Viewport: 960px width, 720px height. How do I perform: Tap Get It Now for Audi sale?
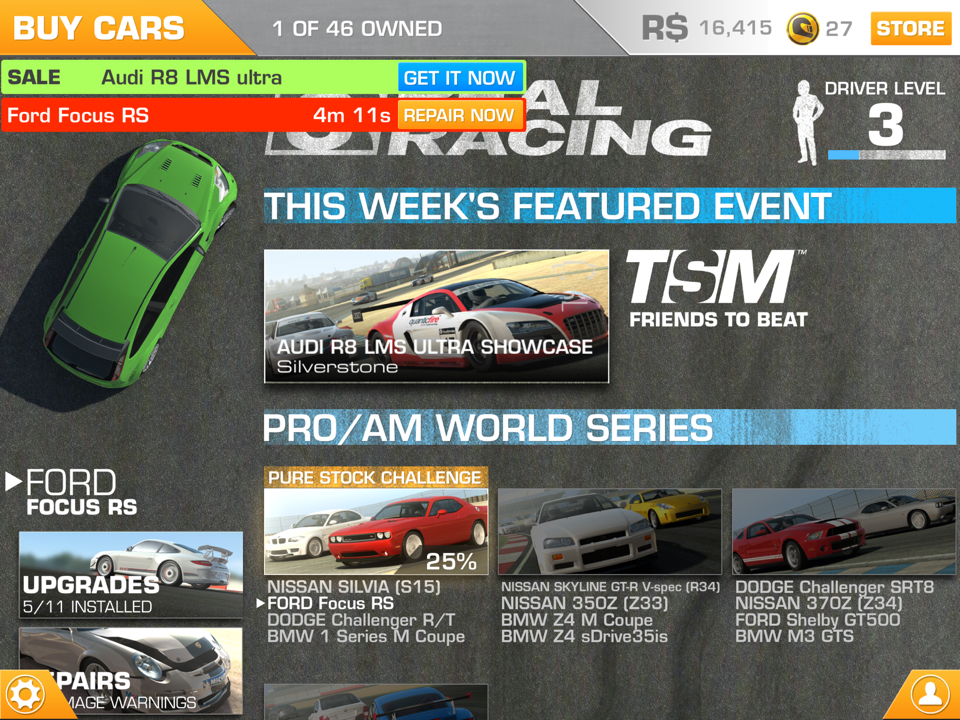[459, 78]
